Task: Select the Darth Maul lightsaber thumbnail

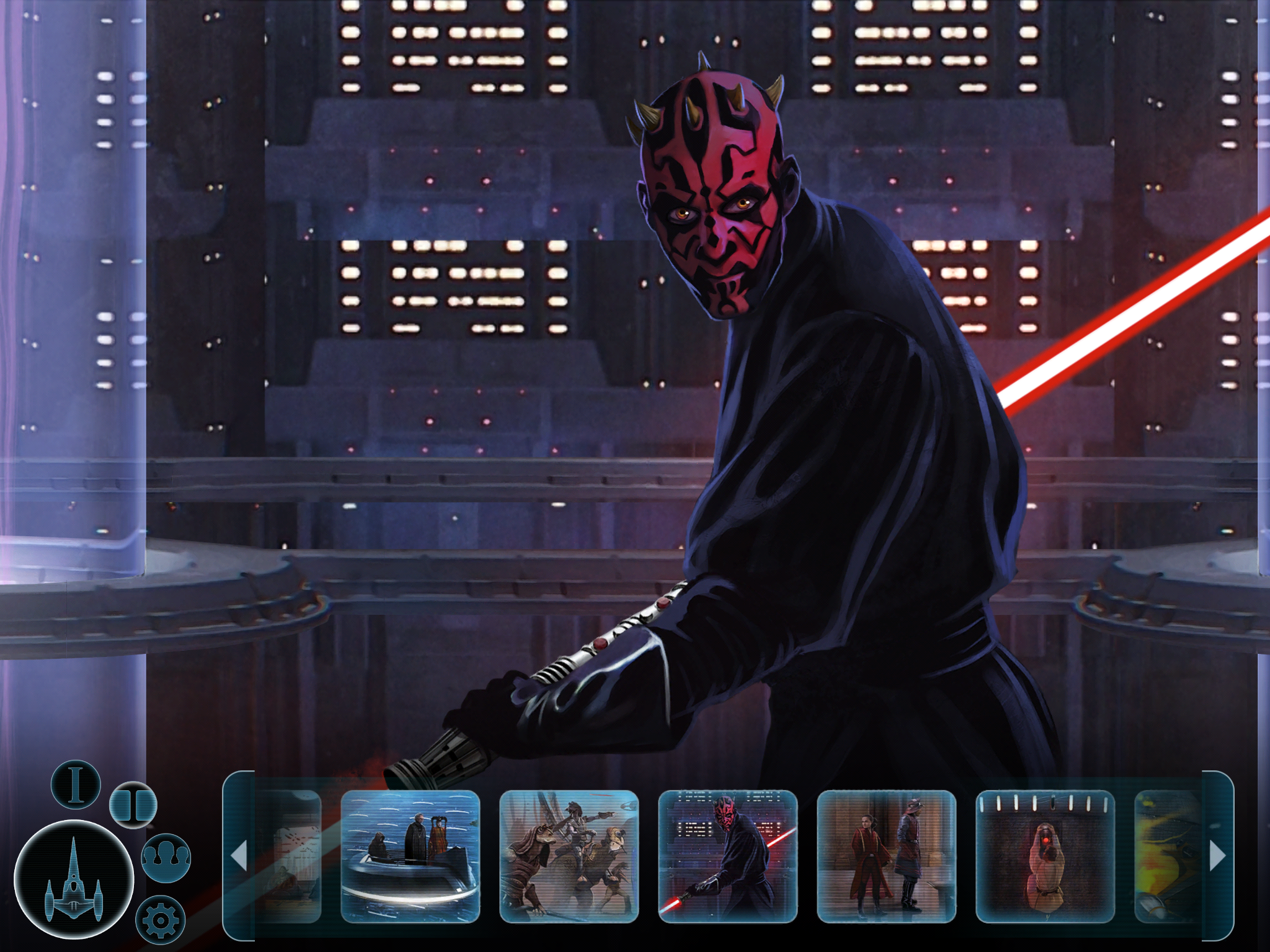Action: (727, 856)
